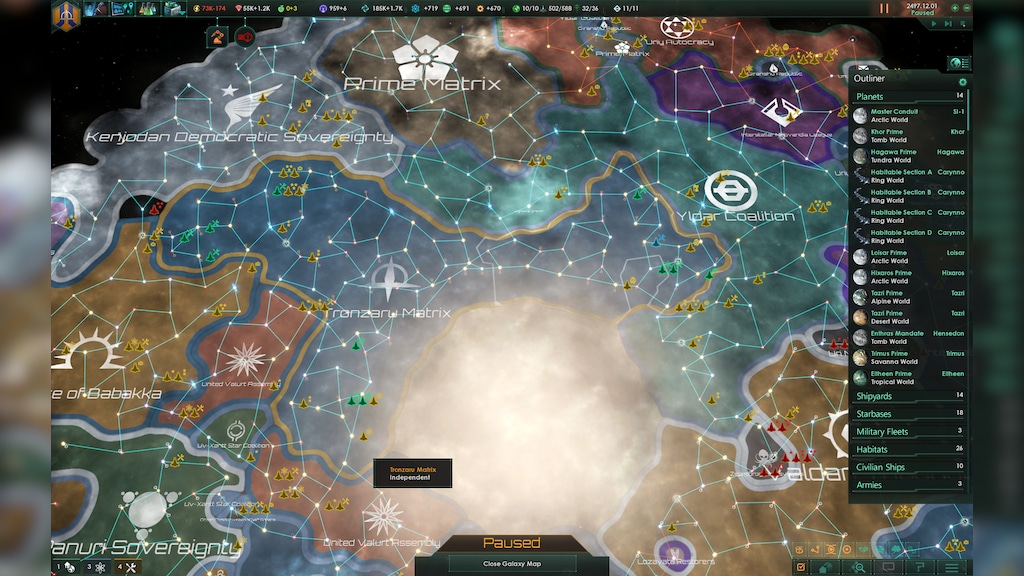The image size is (1024, 576).
Task: Open the system search magnifier button
Action: pos(859,567)
